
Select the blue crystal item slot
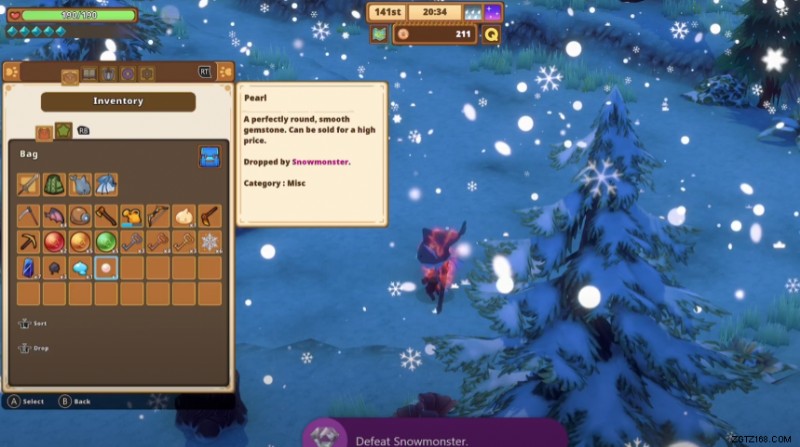pos(28,268)
